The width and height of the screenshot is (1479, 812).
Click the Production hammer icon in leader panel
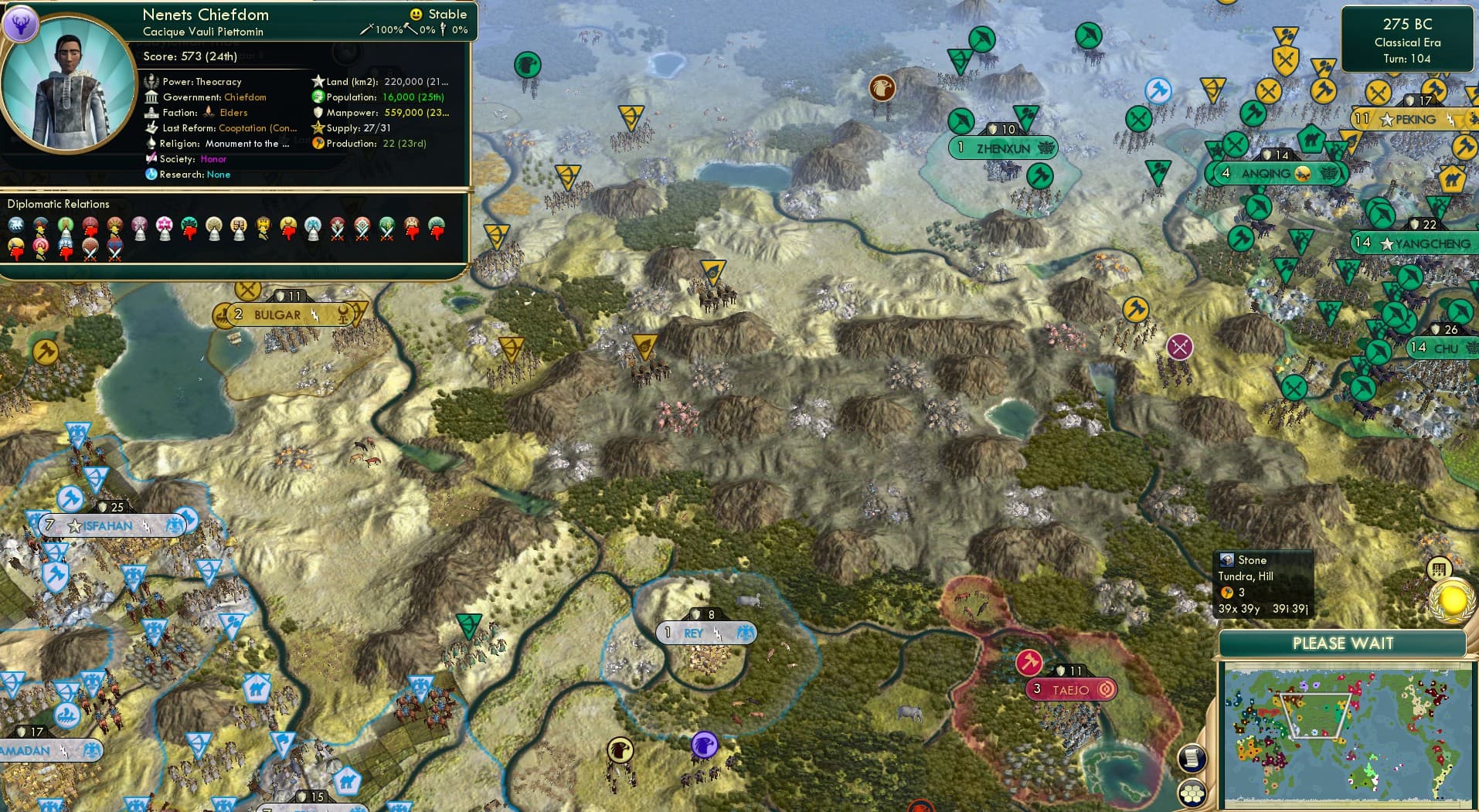click(x=317, y=143)
